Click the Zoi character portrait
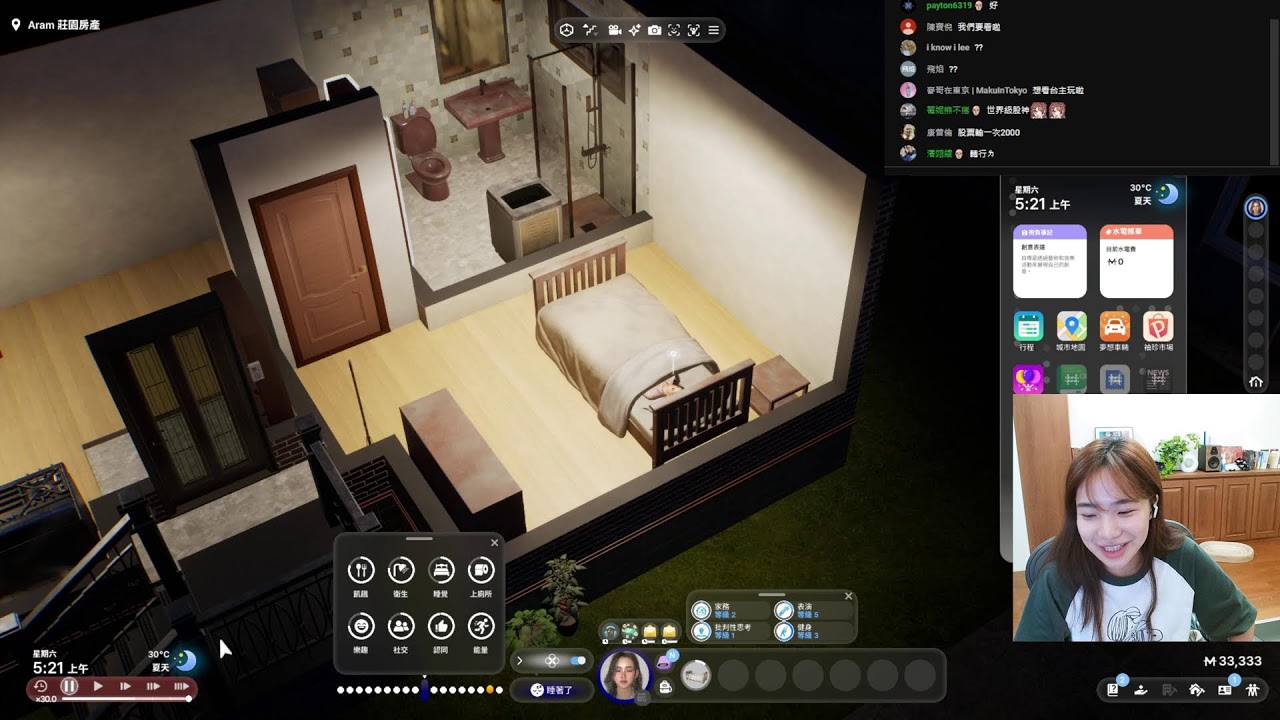This screenshot has height=720, width=1280. pos(624,676)
